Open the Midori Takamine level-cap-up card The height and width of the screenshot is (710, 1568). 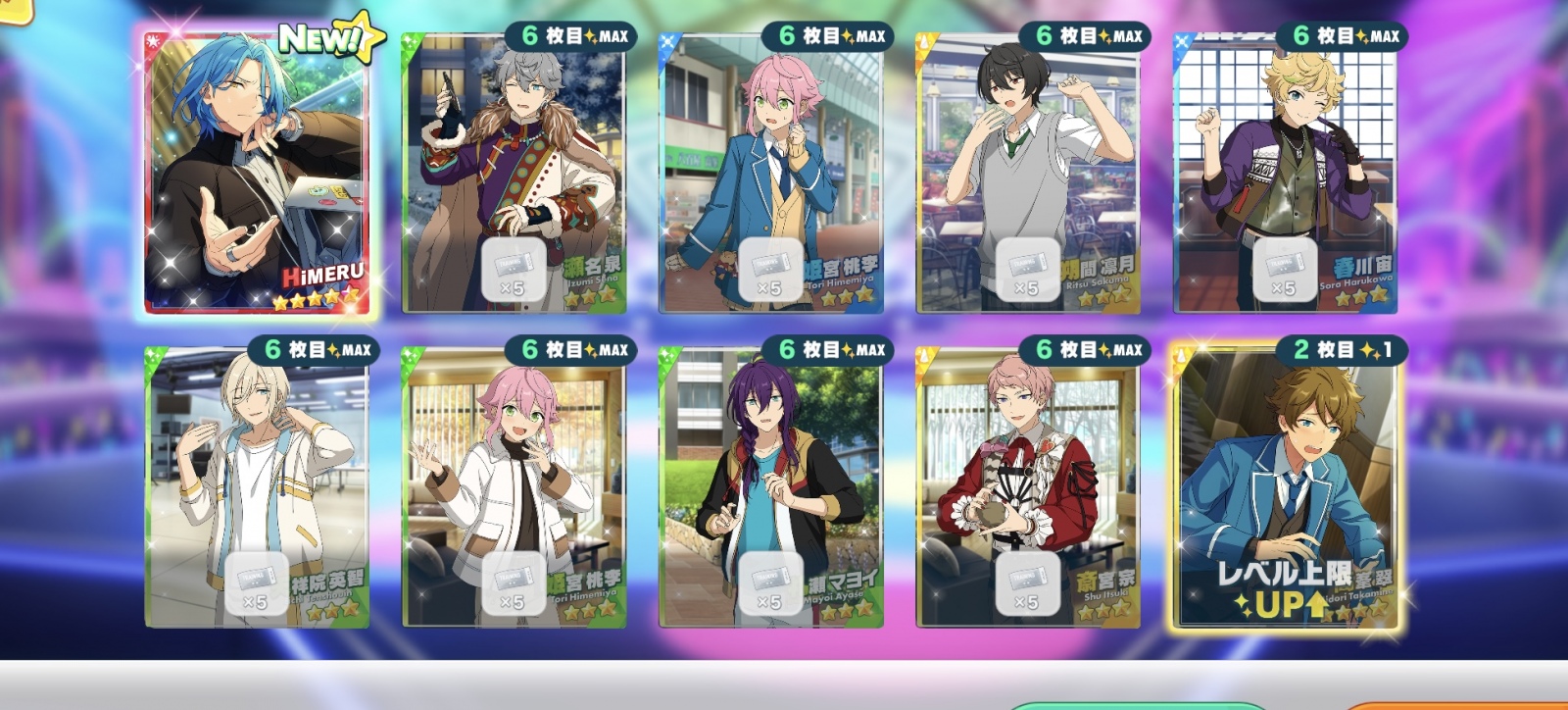click(1285, 485)
